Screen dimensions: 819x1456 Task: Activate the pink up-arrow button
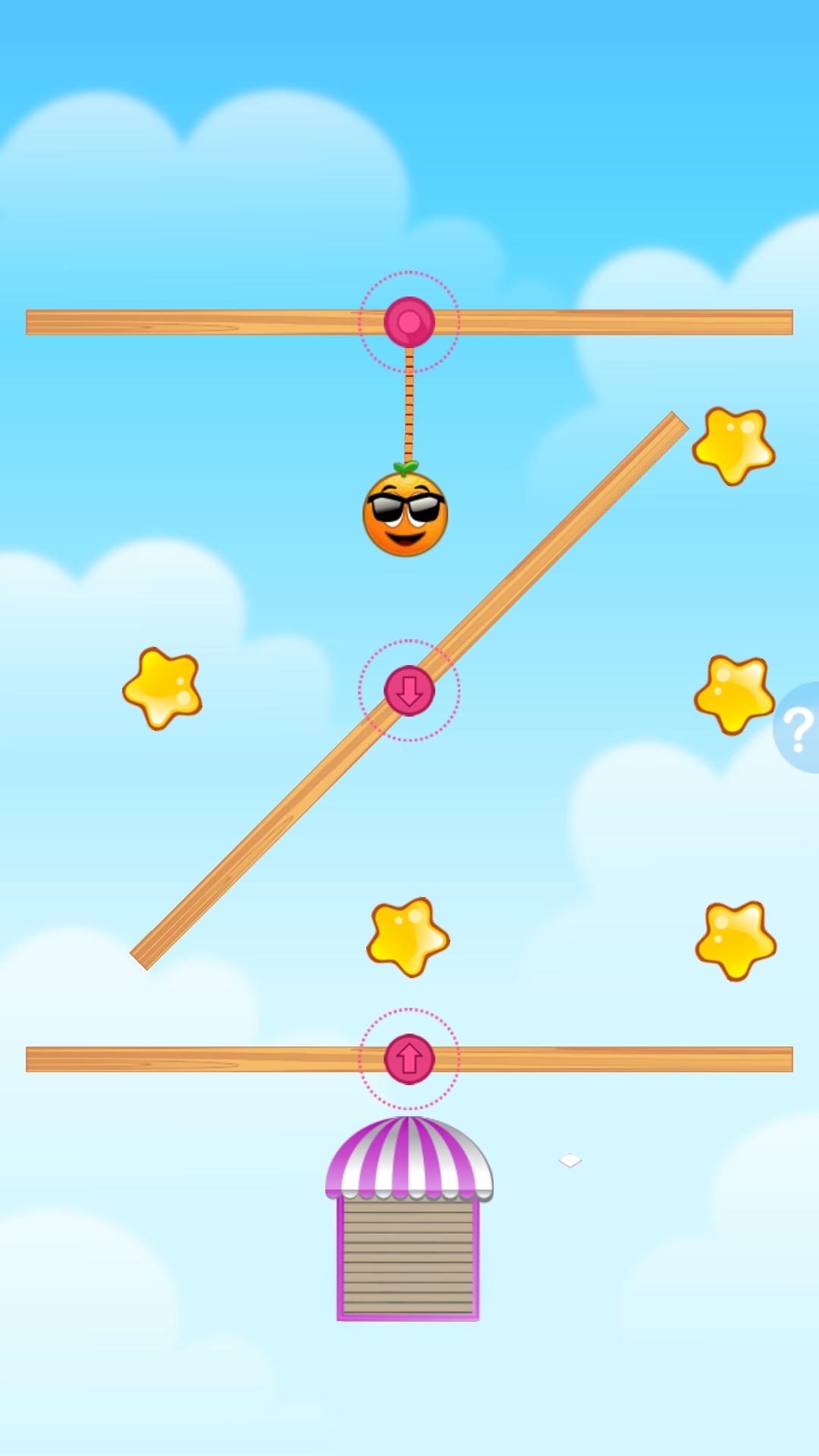pyautogui.click(x=409, y=1059)
